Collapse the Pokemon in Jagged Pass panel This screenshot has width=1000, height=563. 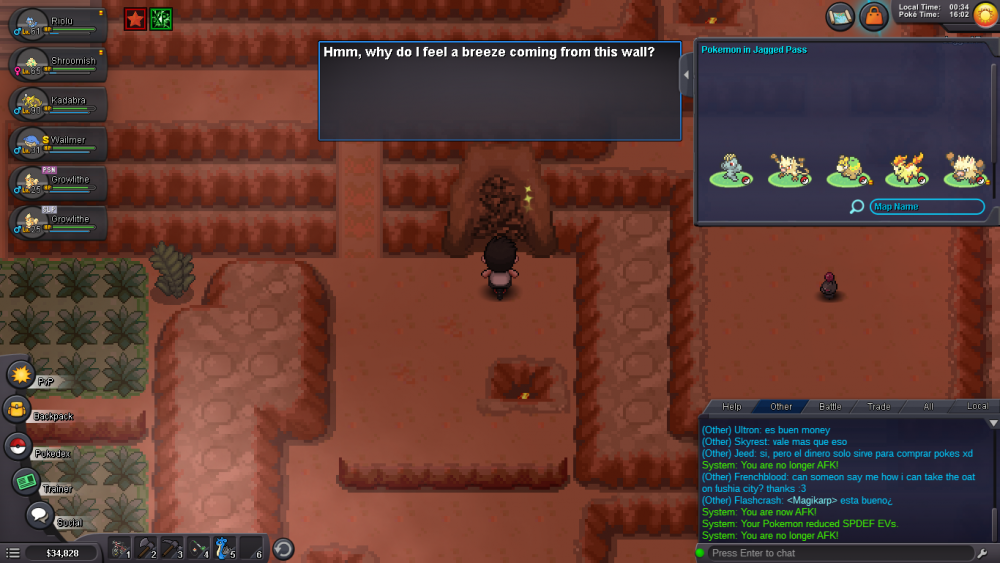tap(686, 75)
